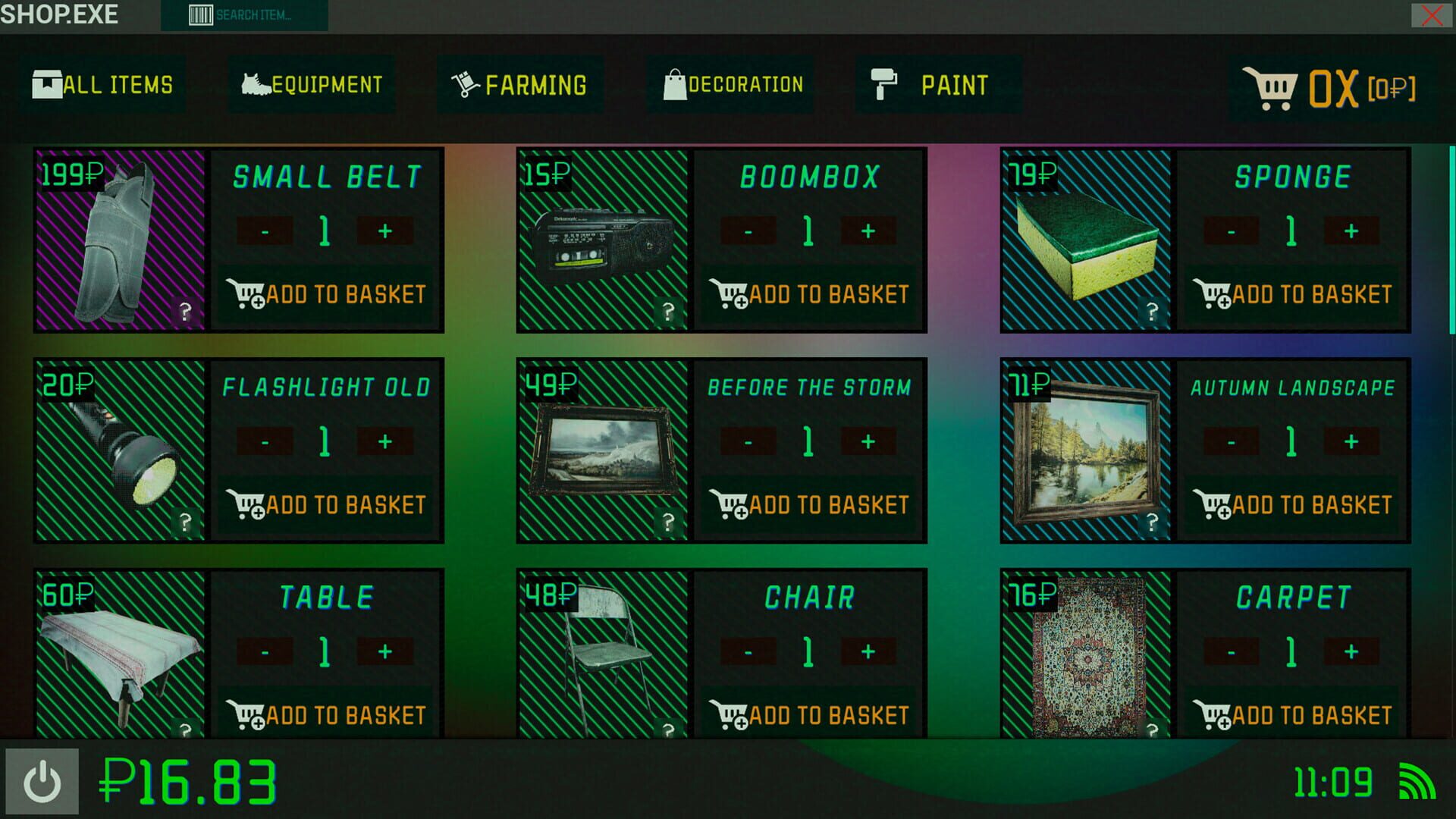Add the Flashlight Old to the basket

[x=327, y=504]
